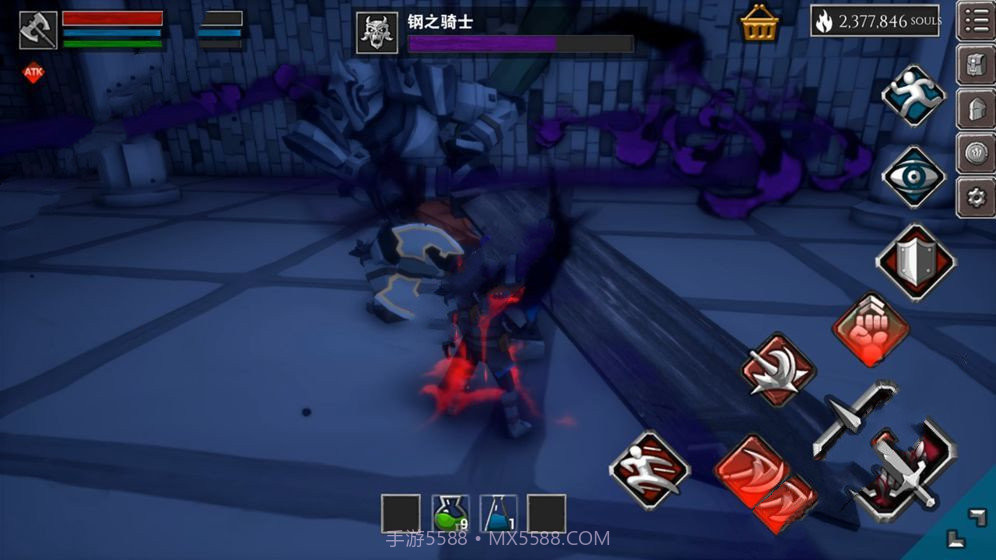This screenshot has width=996, height=560.
Task: Use the dodge roll ability
Action: [x=650, y=469]
